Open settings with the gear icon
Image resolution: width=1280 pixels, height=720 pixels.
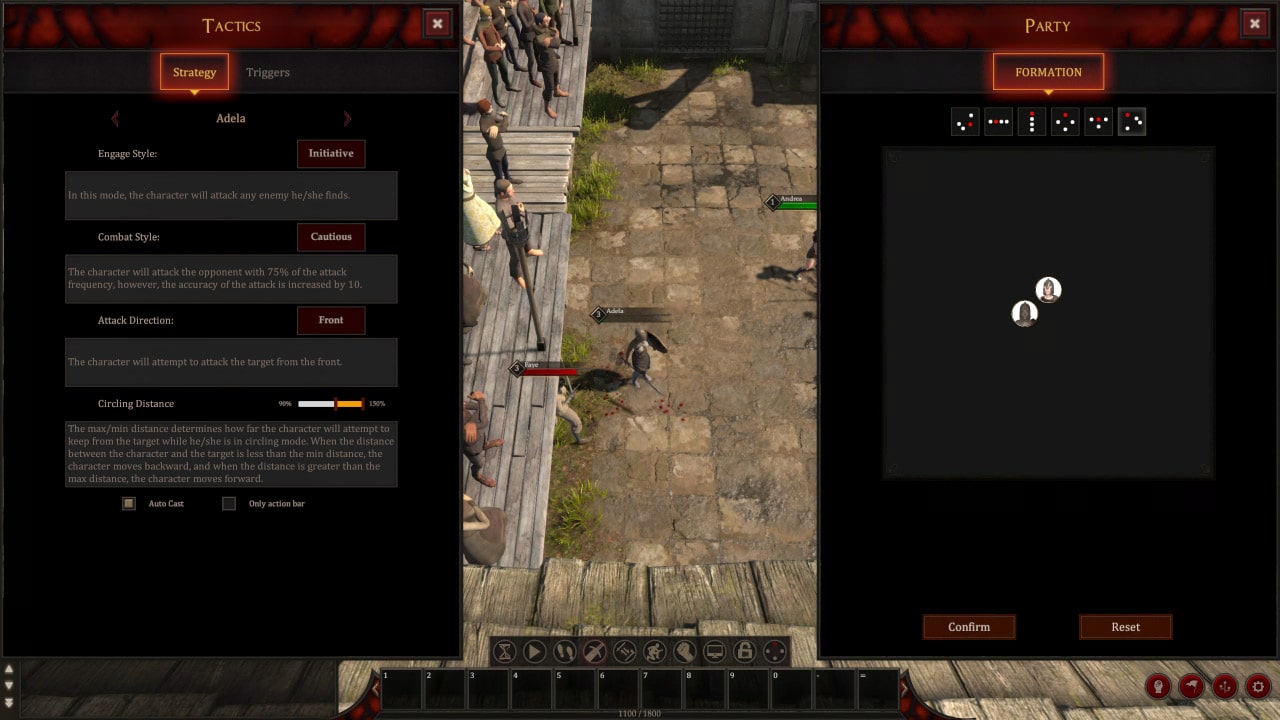click(x=1258, y=686)
